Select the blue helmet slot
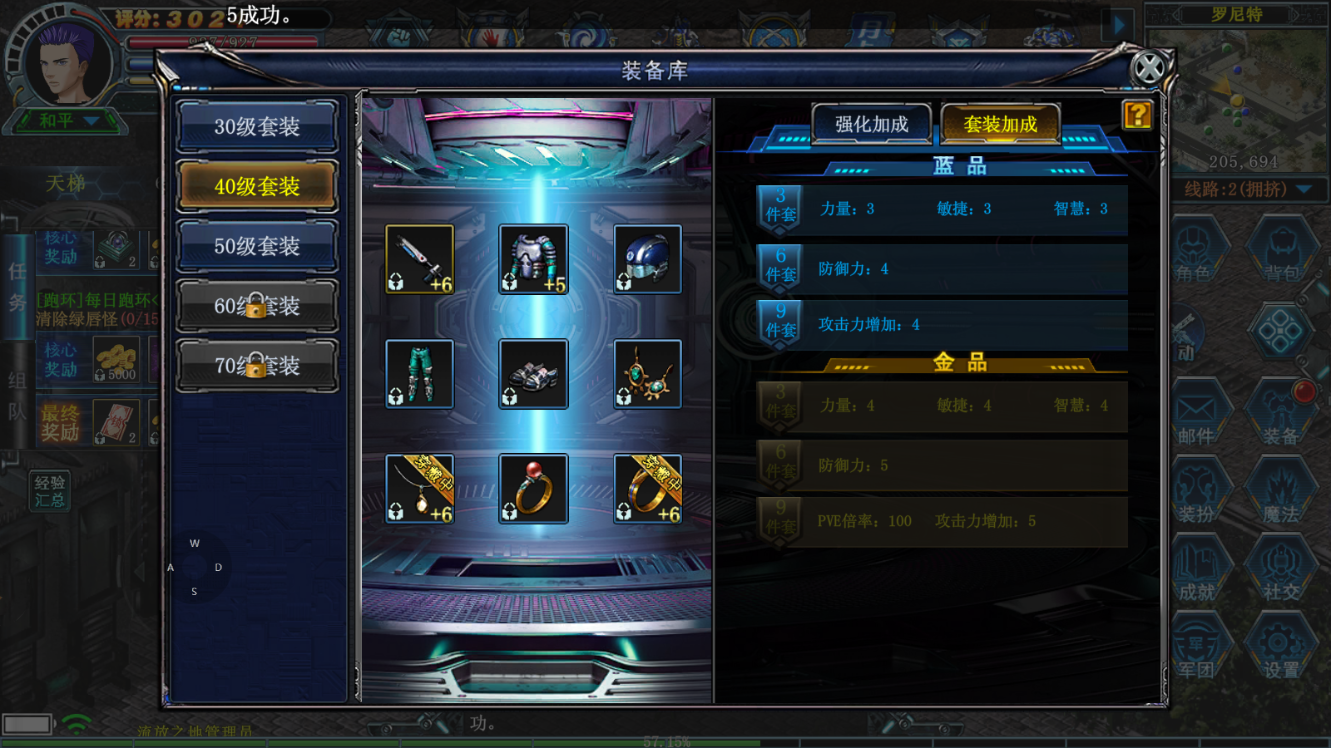1331x748 pixels. 648,259
